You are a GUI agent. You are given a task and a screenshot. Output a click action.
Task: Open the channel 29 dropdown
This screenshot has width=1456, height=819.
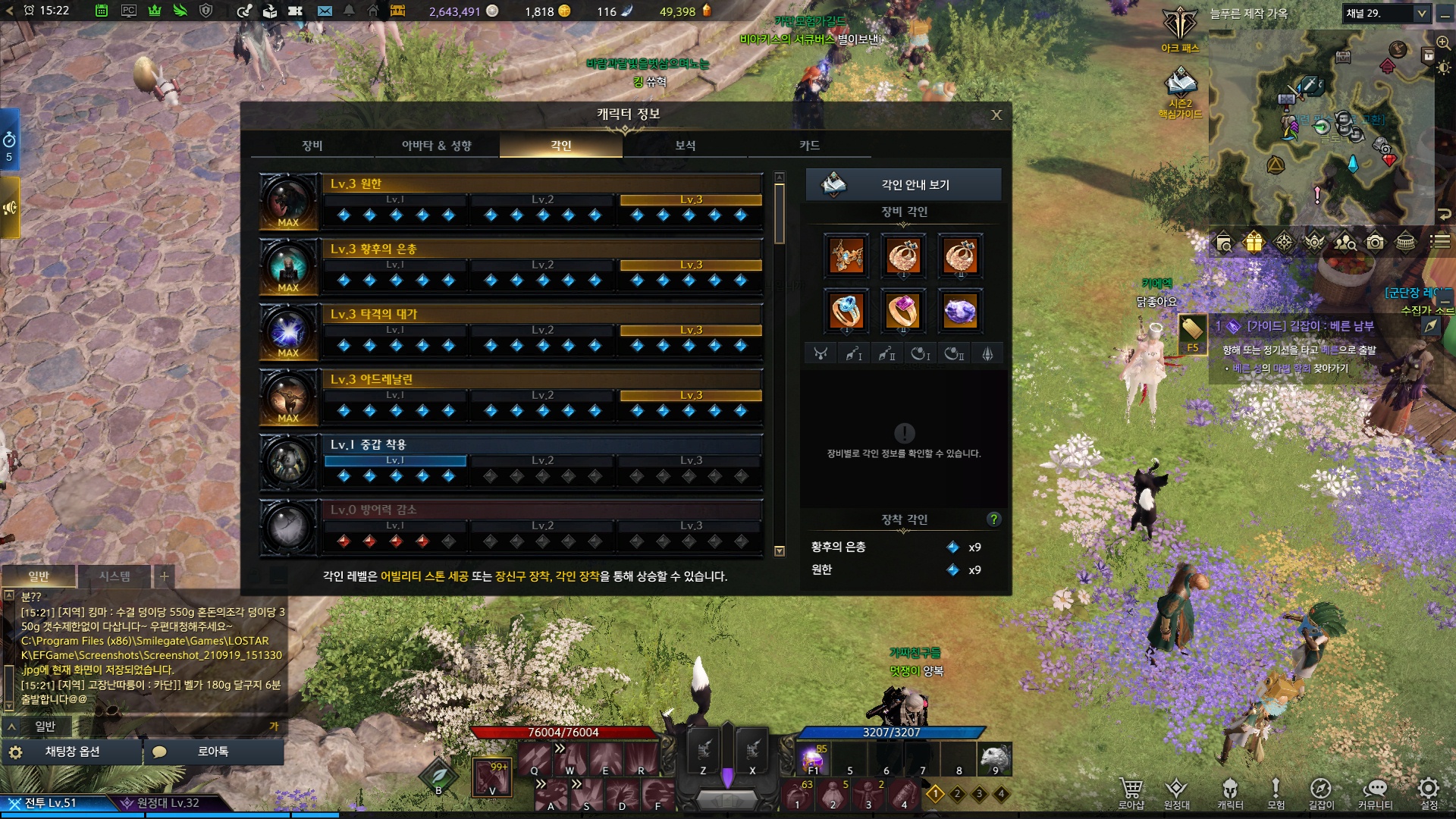pos(1386,14)
